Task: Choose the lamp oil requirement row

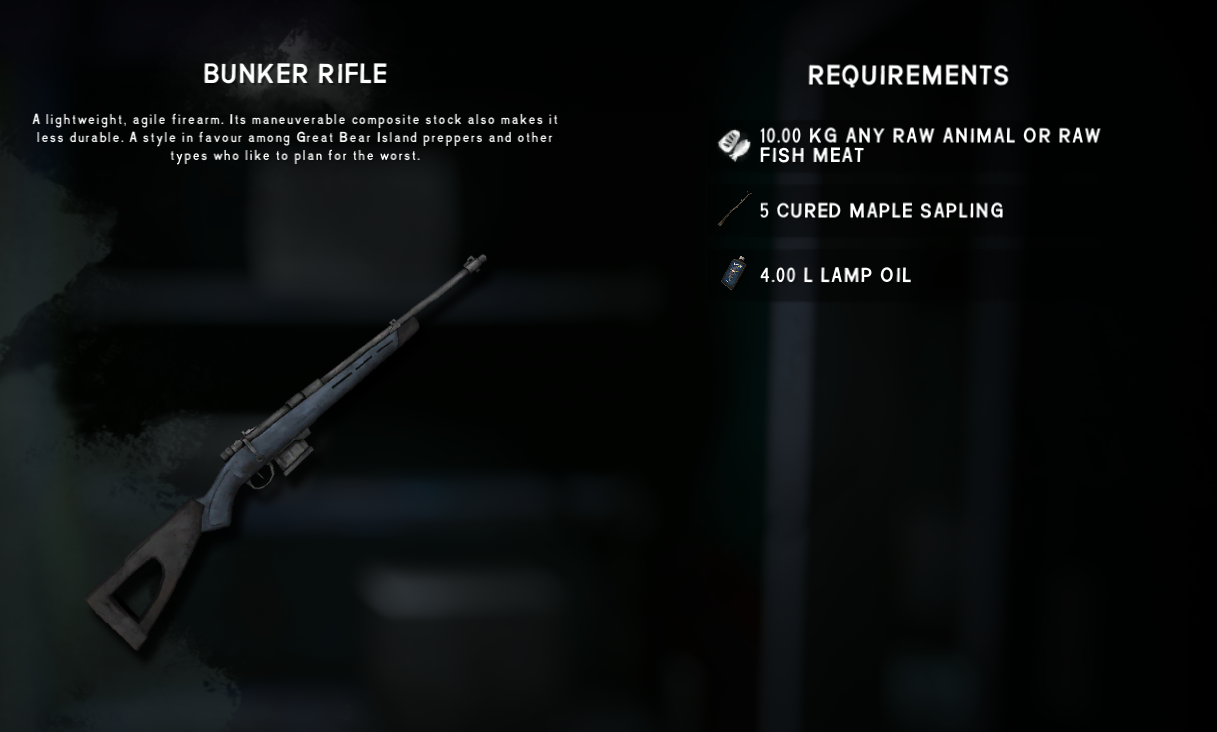Action: coord(835,275)
